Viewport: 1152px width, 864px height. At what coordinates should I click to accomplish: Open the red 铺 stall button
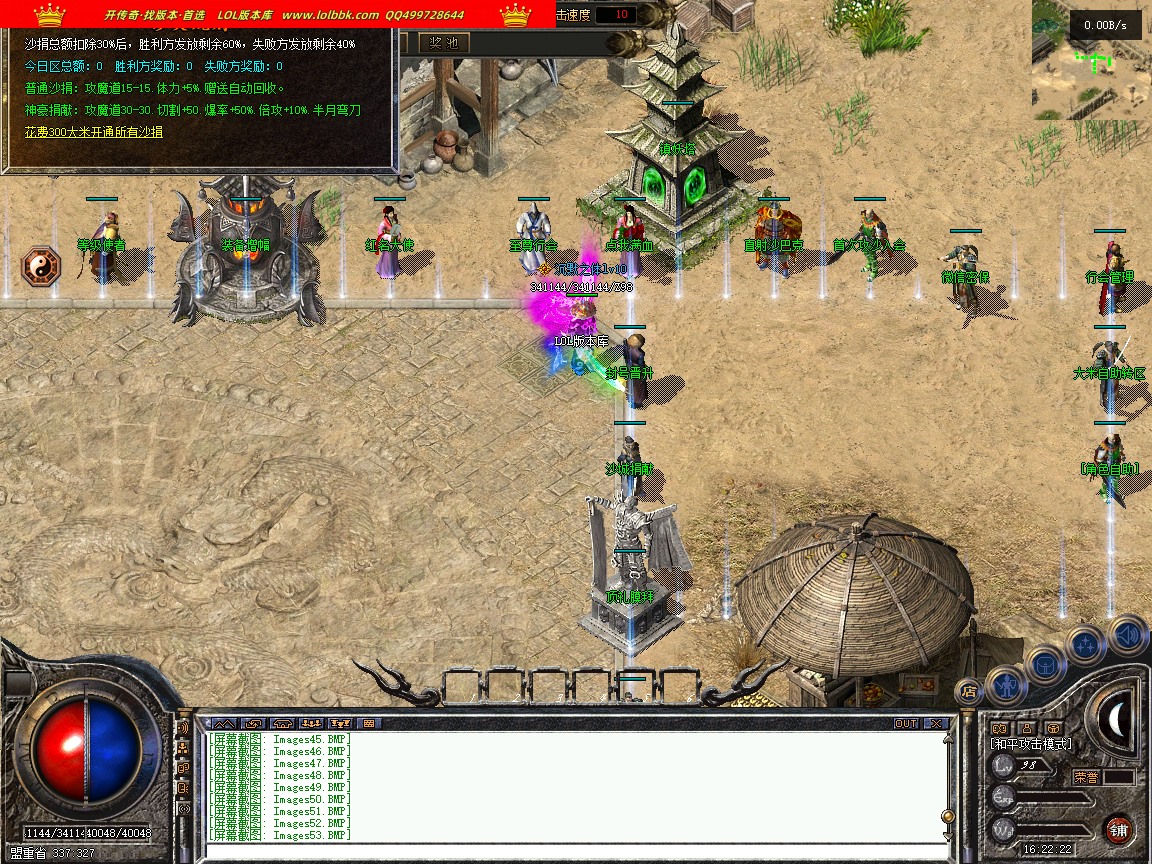click(1118, 829)
